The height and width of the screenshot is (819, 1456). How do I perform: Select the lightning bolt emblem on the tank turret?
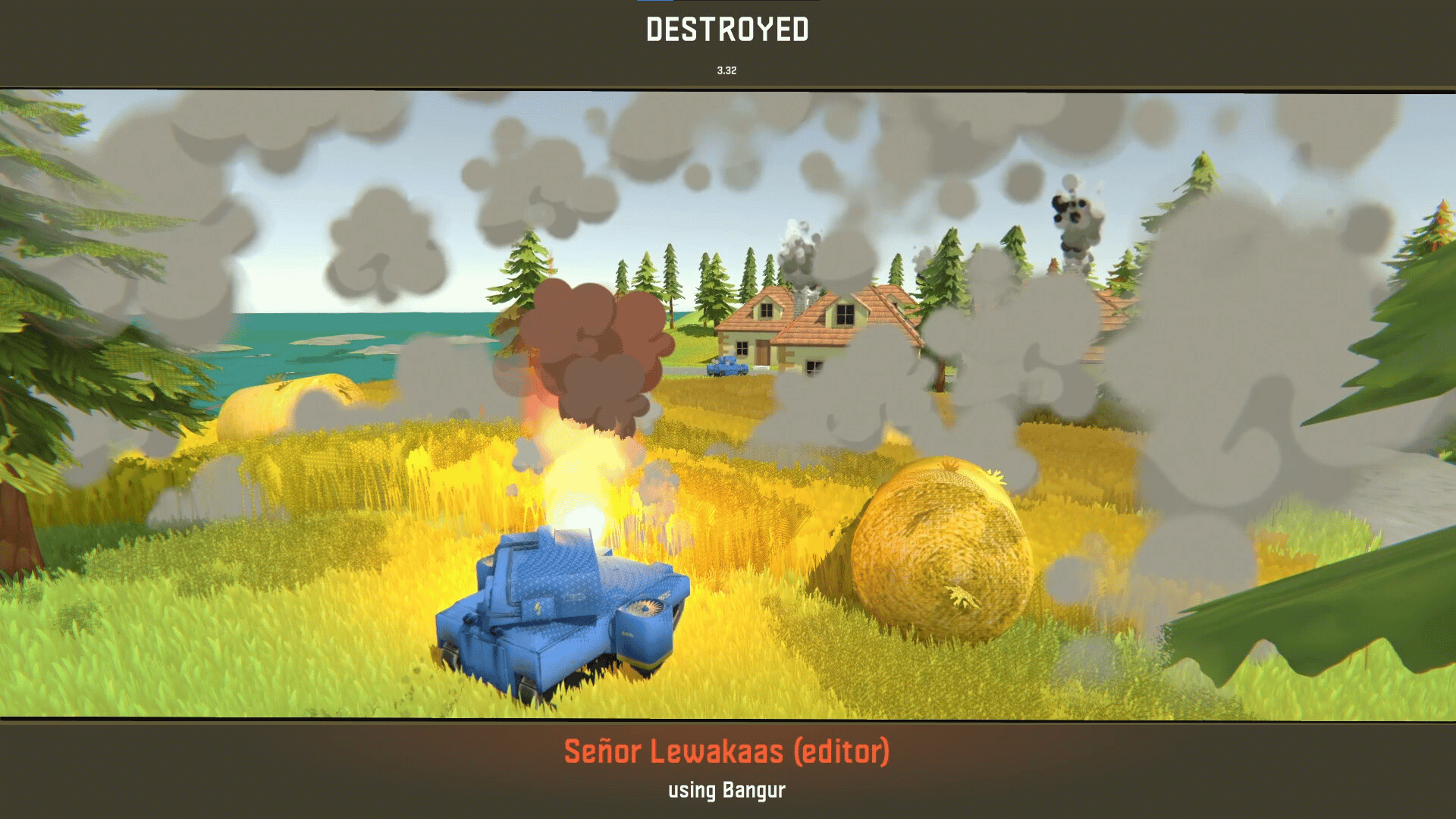[x=538, y=607]
